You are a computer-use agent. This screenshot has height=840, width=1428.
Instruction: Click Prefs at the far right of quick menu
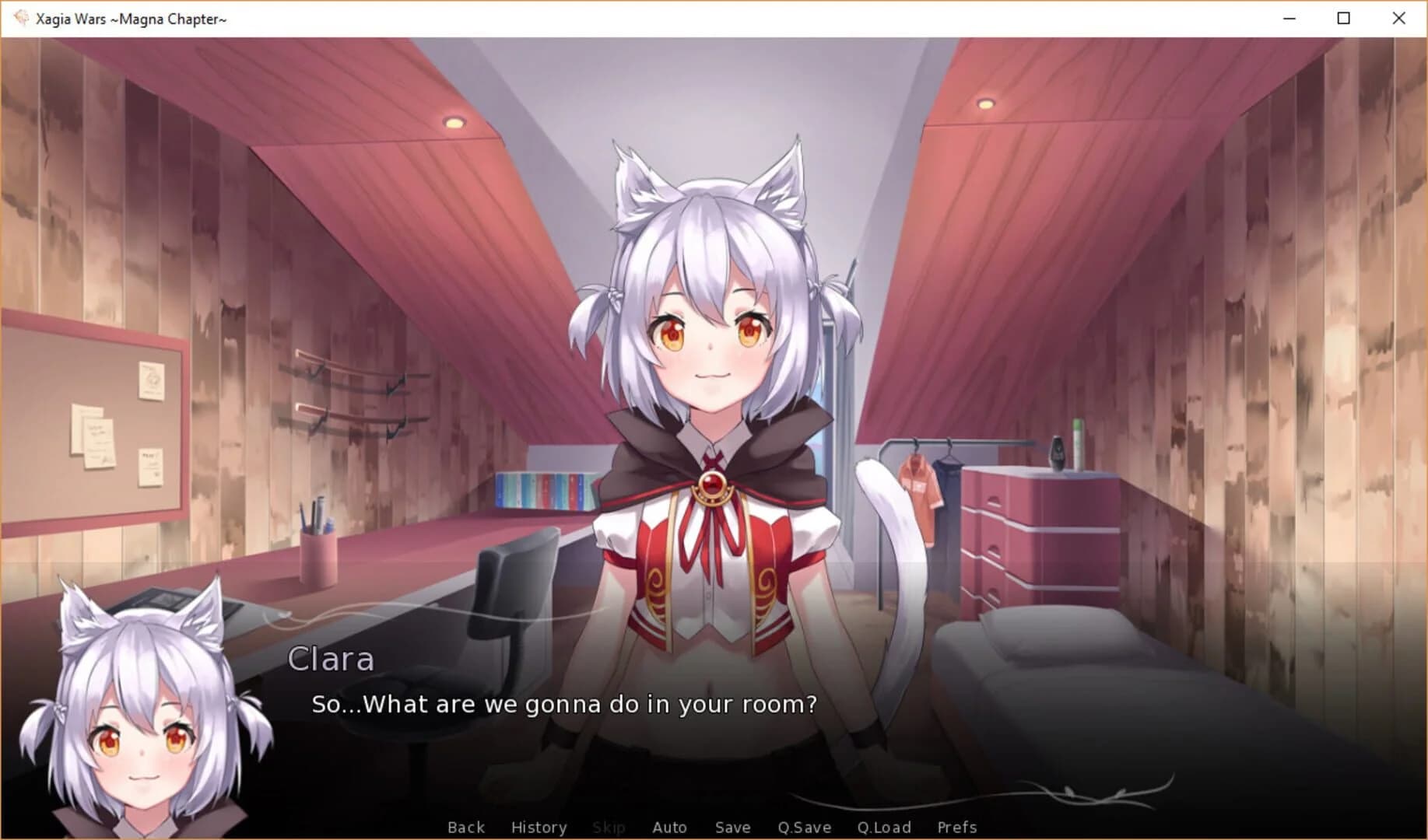click(x=957, y=827)
